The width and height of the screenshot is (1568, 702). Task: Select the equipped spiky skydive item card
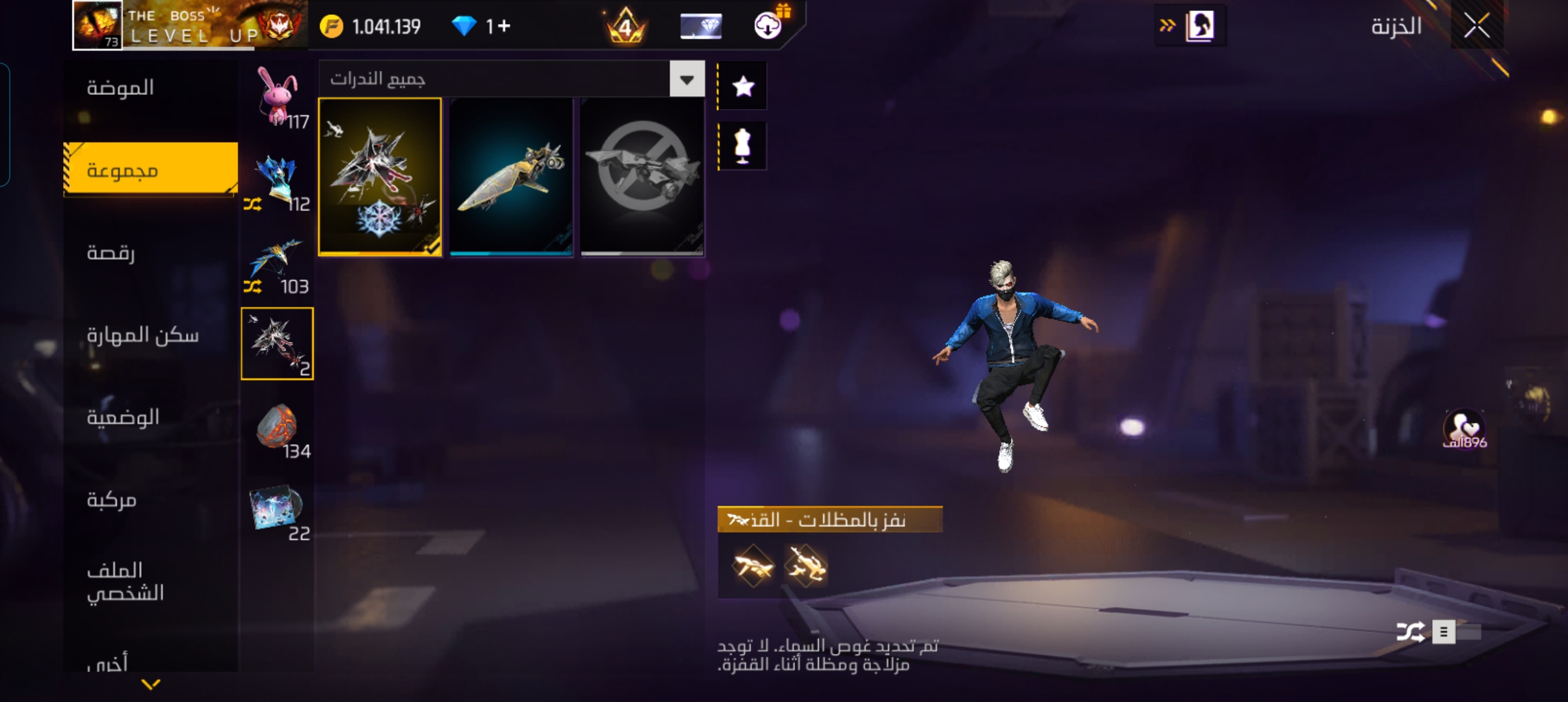(380, 177)
